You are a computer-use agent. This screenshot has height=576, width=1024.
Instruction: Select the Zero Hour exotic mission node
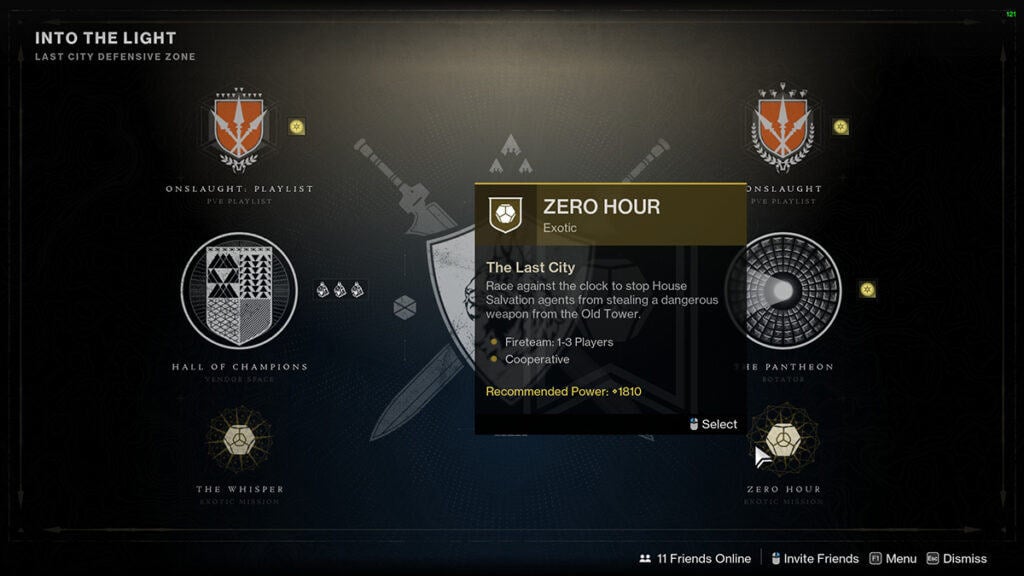[x=783, y=440]
